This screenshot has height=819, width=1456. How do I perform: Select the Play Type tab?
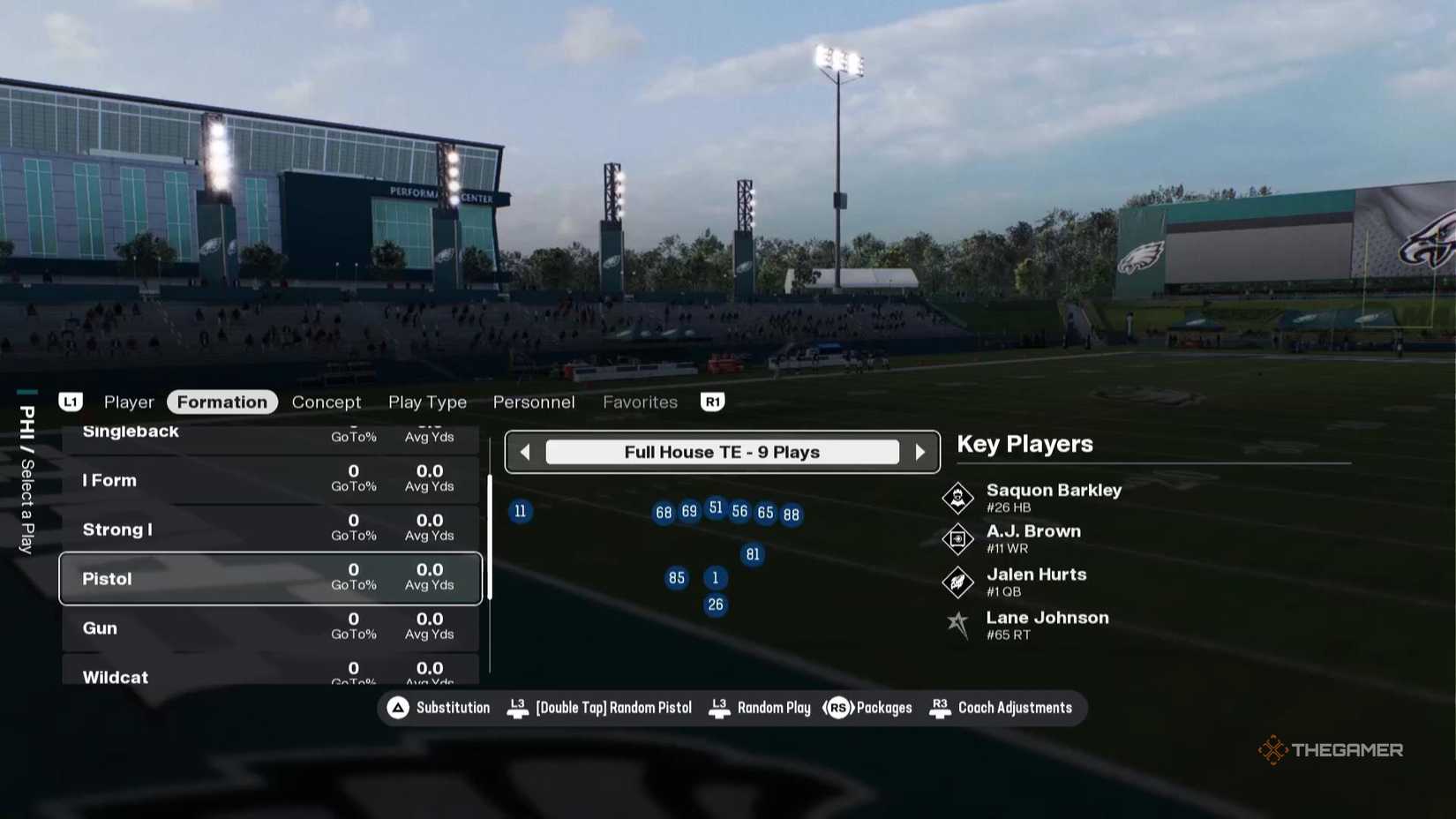[x=427, y=402]
